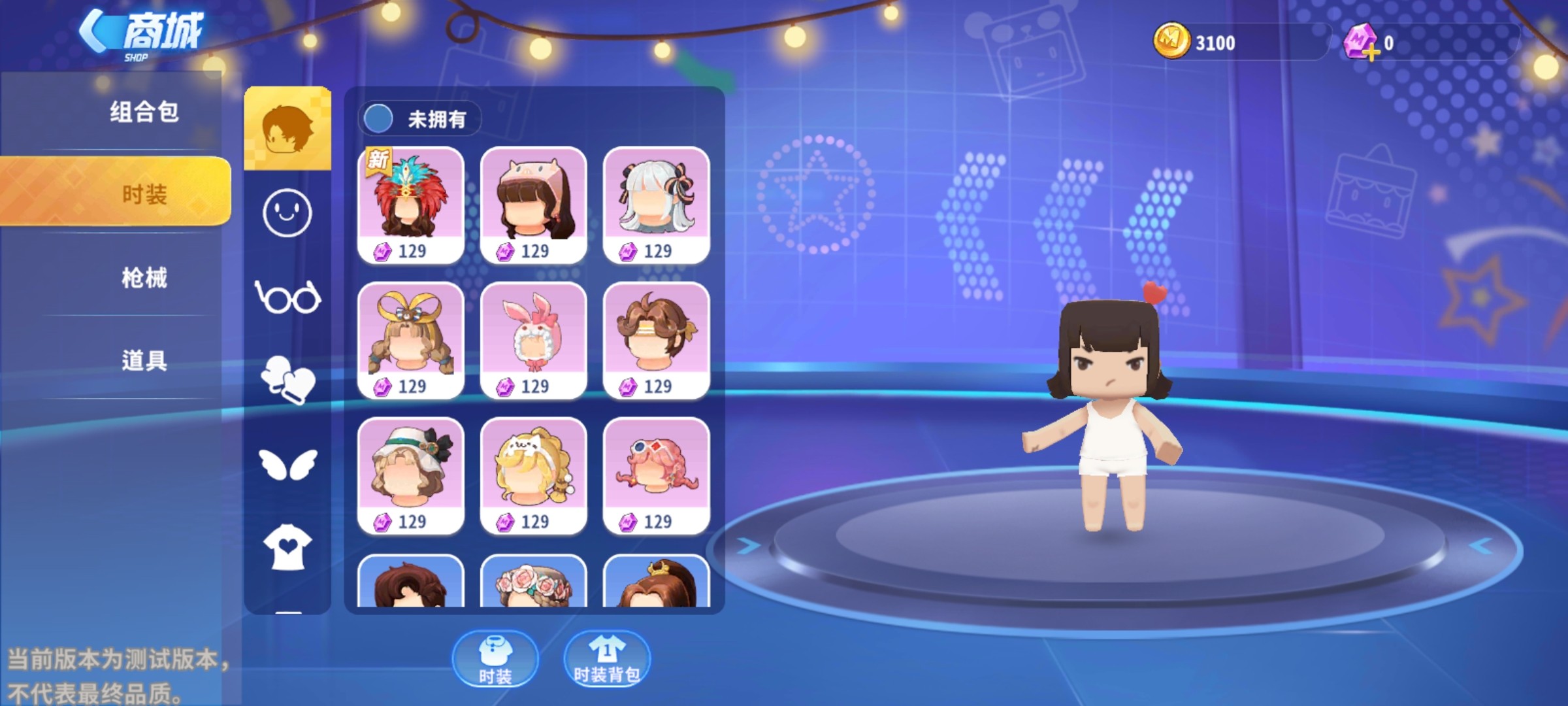Open the 时装 outfit button below the list
The height and width of the screenshot is (706, 1568).
pos(495,659)
